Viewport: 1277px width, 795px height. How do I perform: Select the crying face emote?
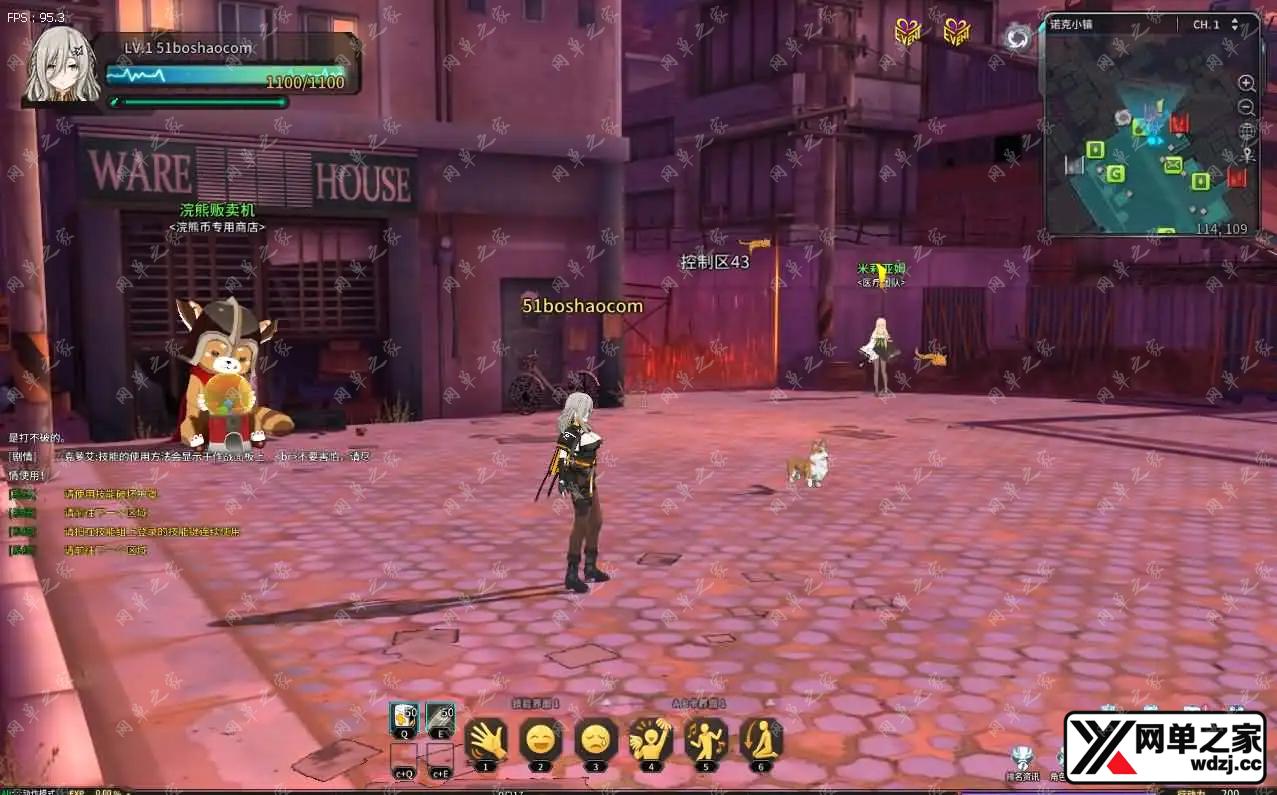596,740
